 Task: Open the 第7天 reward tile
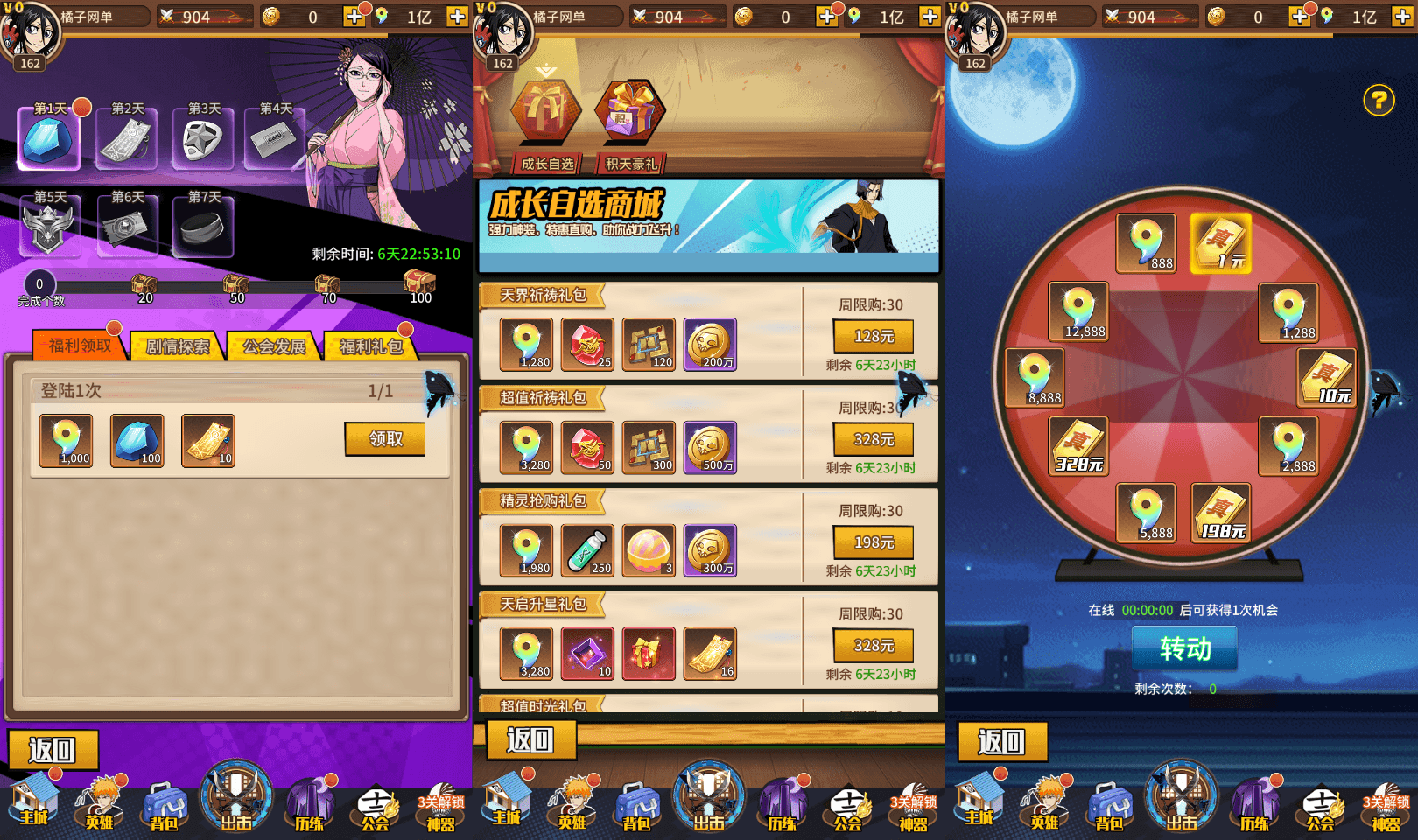[203, 227]
